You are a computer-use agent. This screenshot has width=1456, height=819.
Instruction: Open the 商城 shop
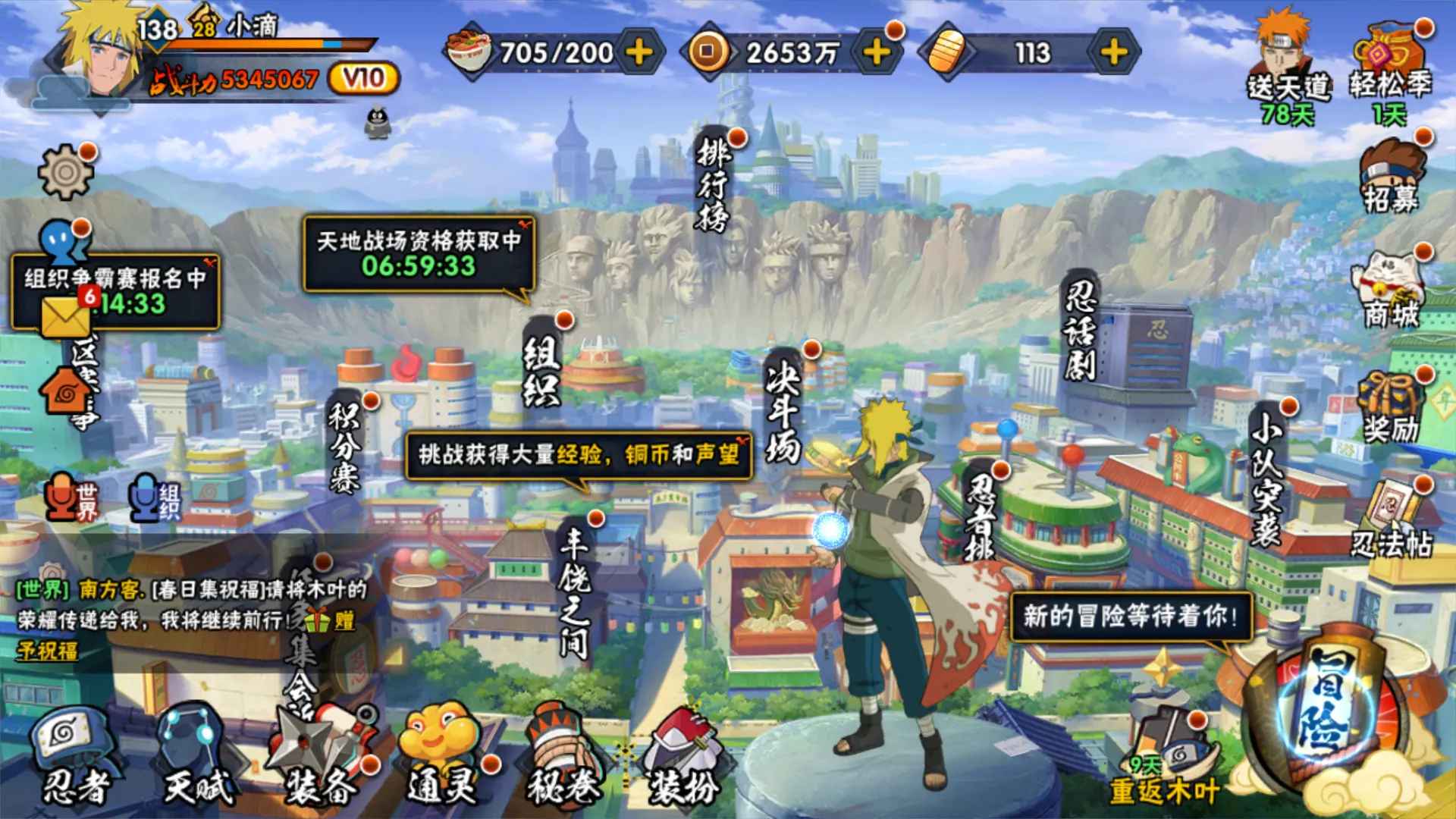click(x=1390, y=292)
